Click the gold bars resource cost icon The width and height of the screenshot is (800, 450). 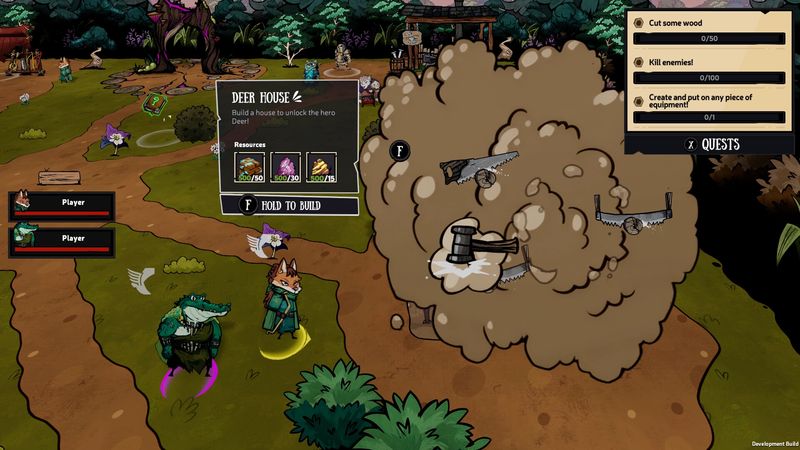click(x=321, y=167)
